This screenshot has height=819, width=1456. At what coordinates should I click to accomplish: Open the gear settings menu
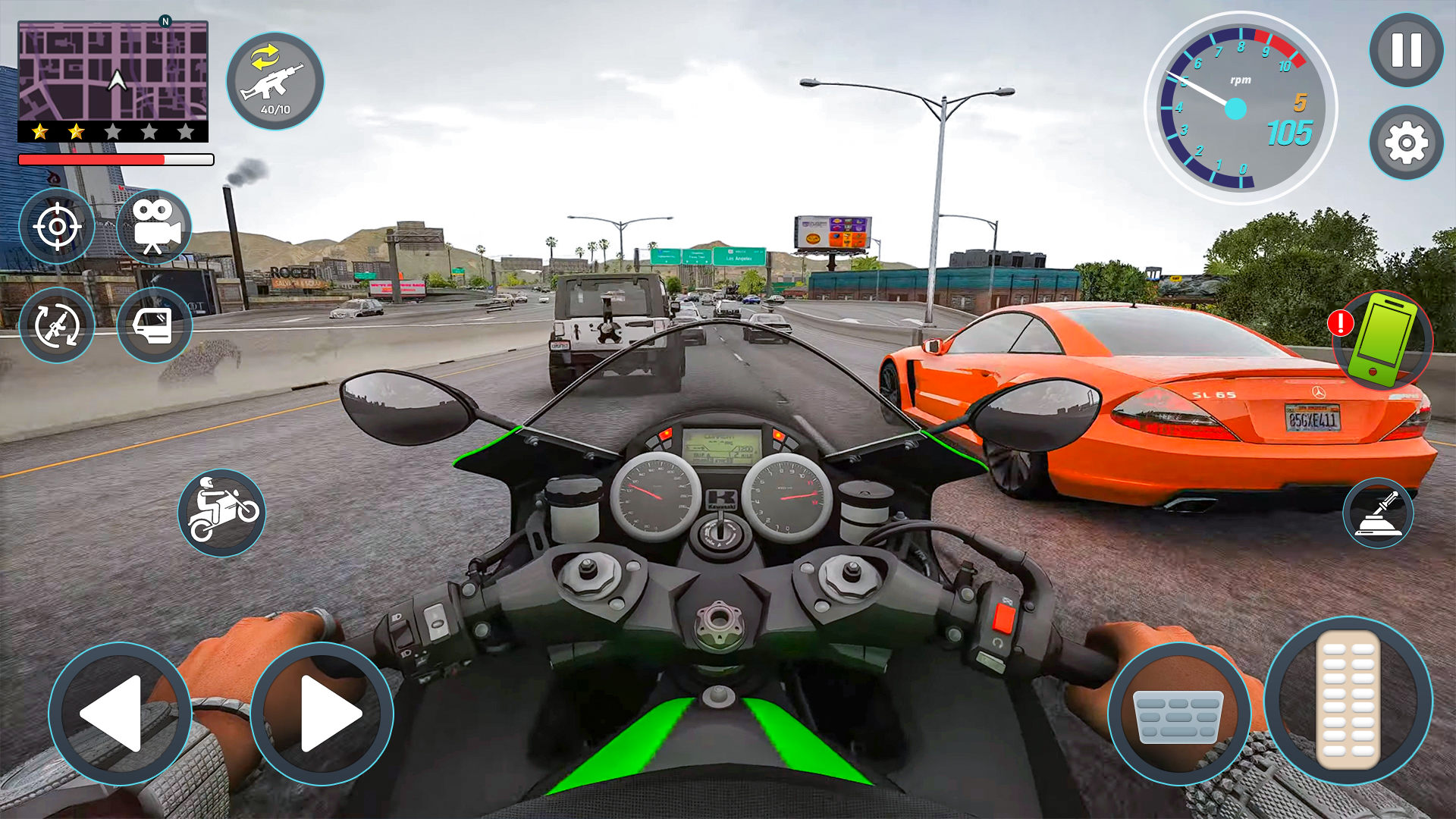1406,143
